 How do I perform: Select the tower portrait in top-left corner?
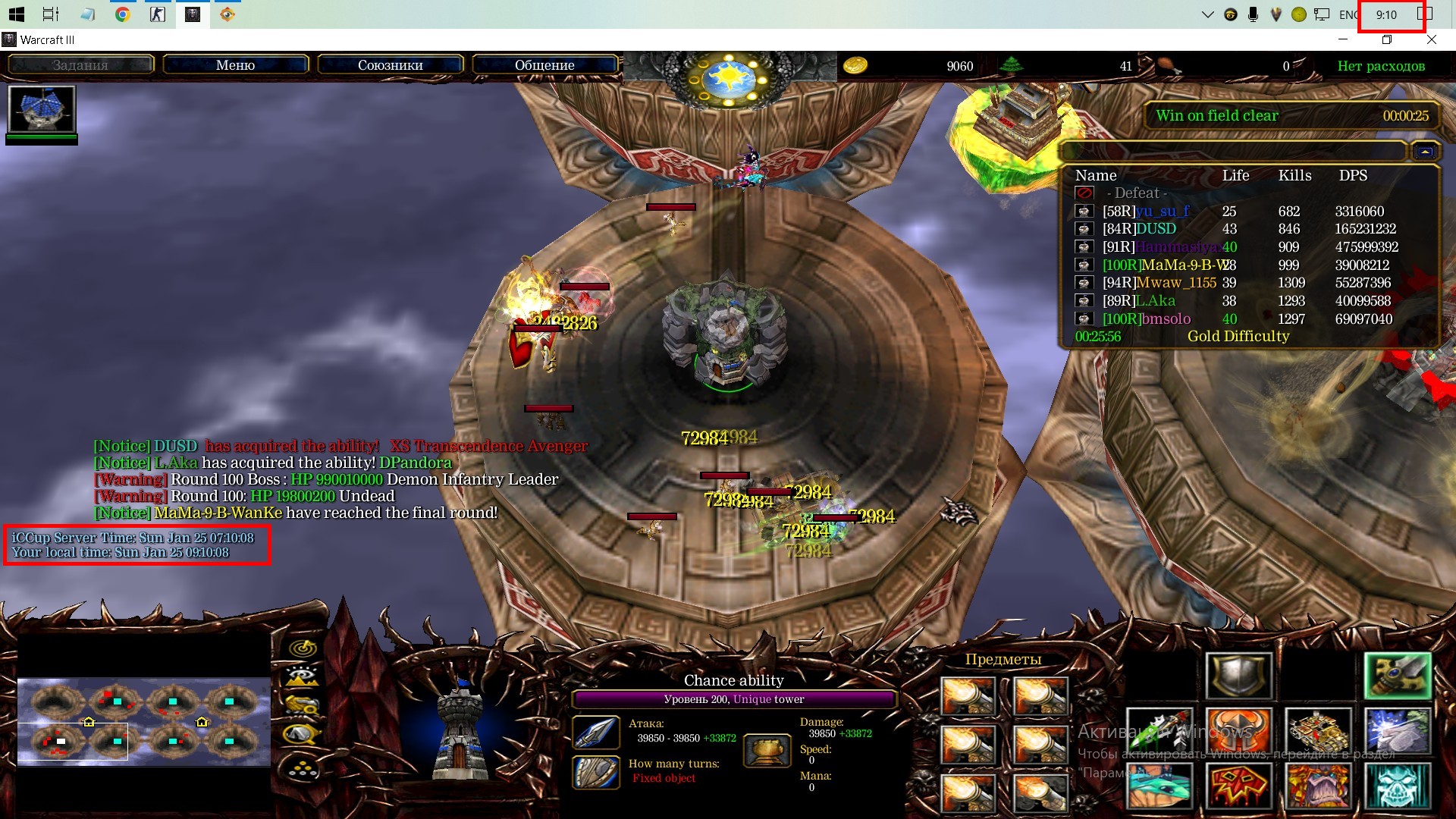tap(42, 109)
